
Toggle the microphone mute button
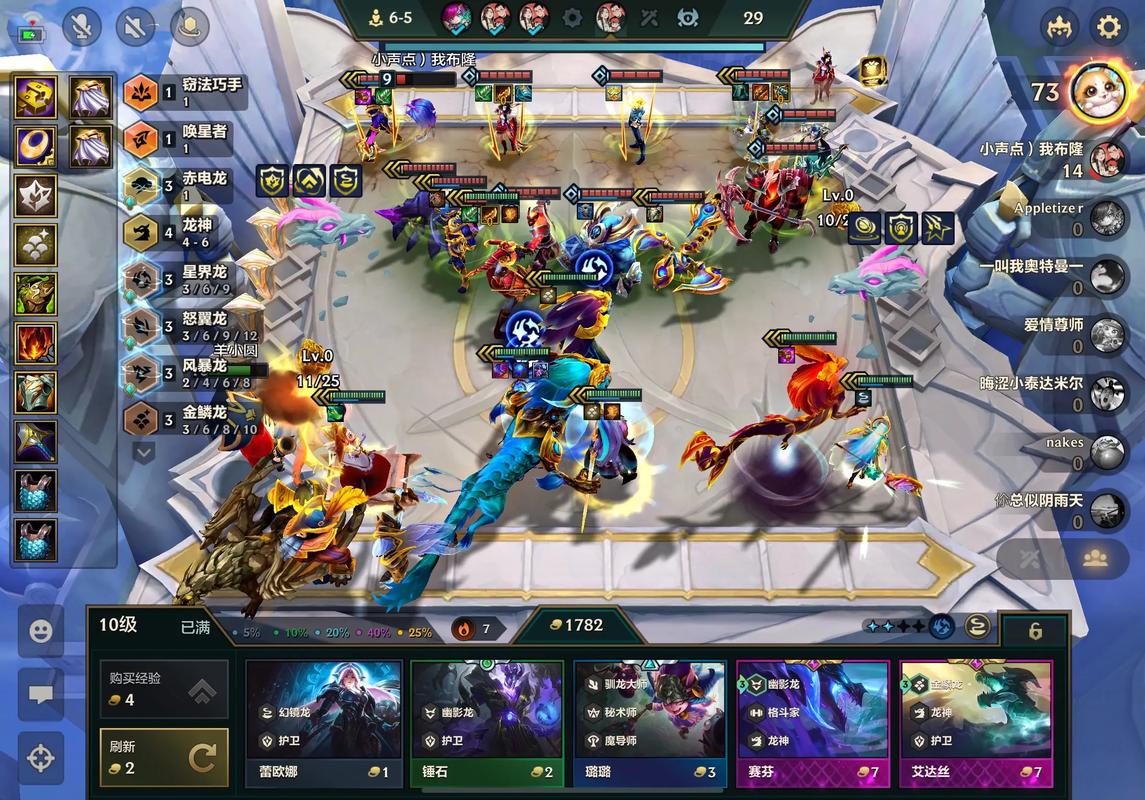(x=82, y=27)
